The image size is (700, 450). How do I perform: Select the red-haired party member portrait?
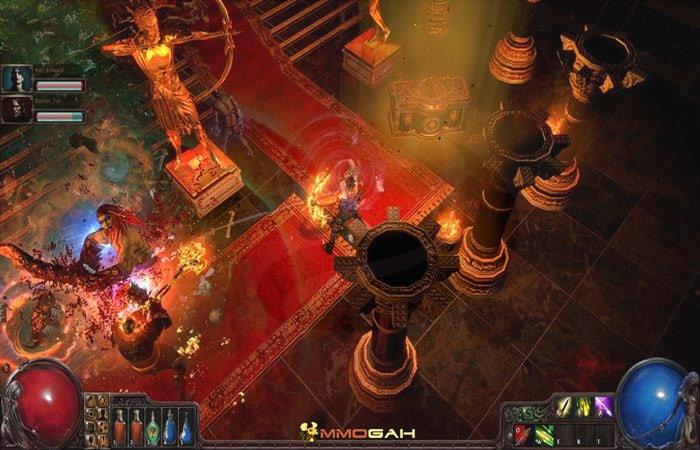[x=16, y=108]
